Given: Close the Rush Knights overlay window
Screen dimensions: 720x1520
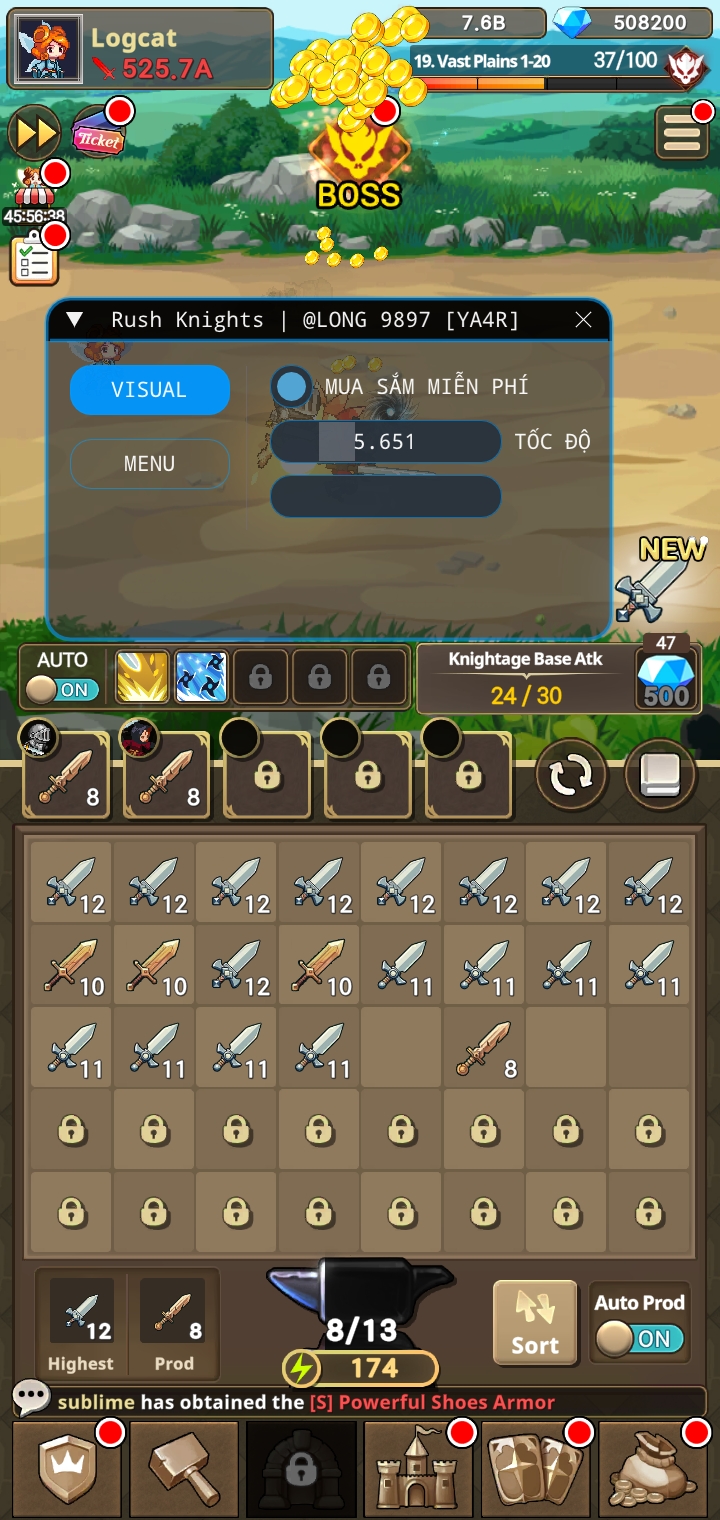Looking at the screenshot, I should pos(584,320).
